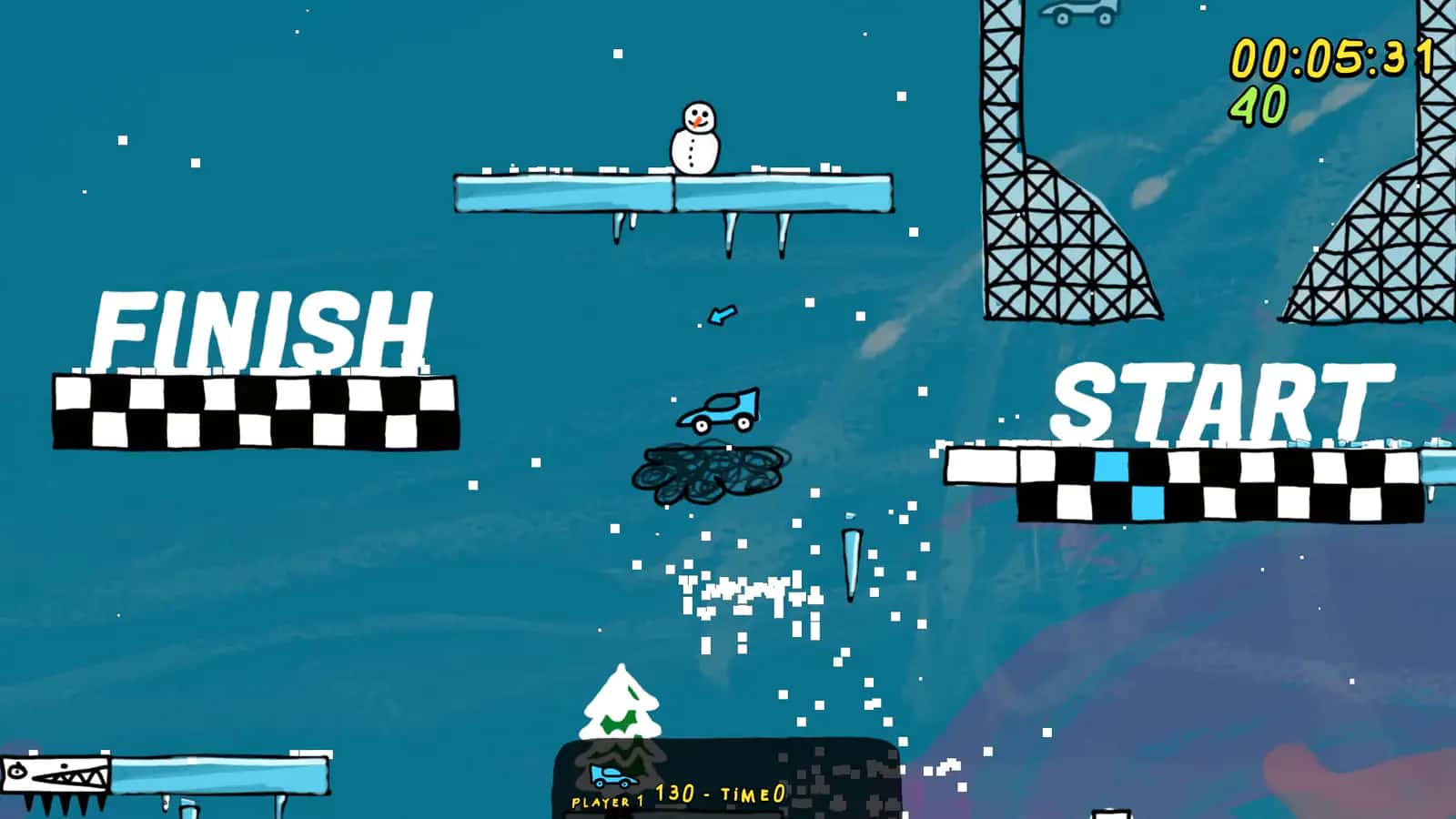Viewport: 1456px width, 819px height.
Task: Expand the START banner text
Action: (1215, 400)
